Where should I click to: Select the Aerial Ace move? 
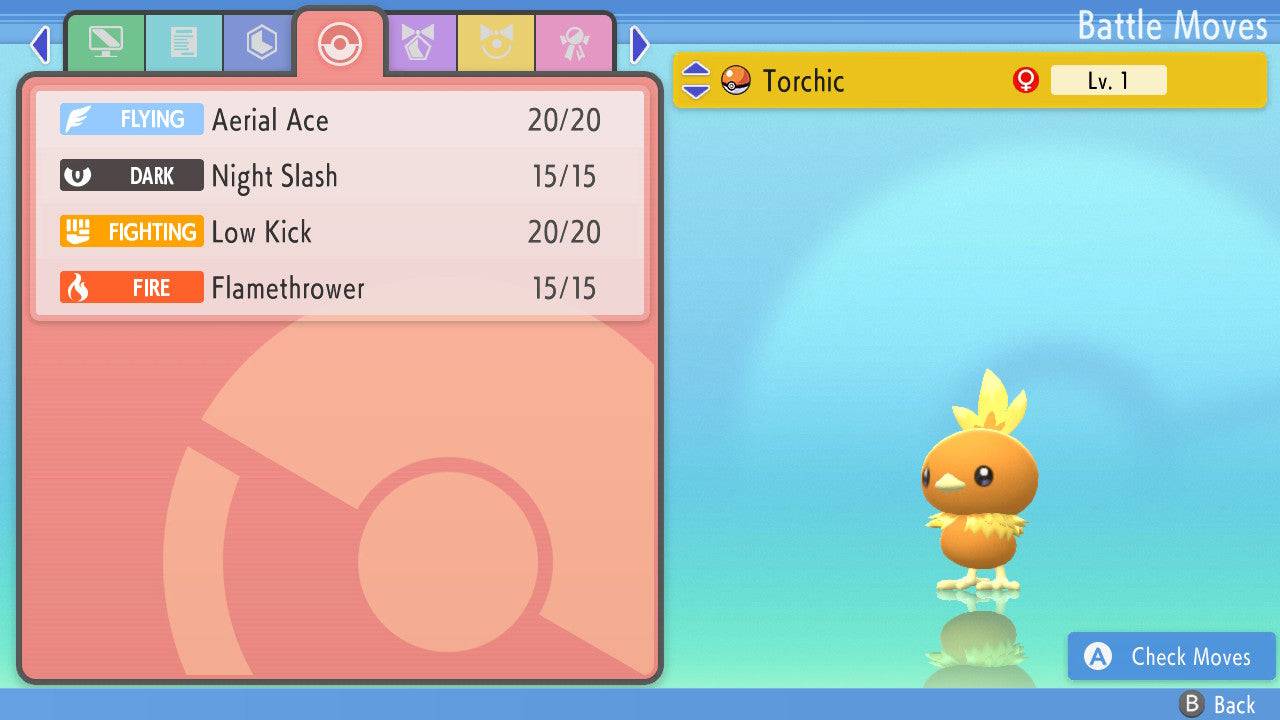point(340,120)
